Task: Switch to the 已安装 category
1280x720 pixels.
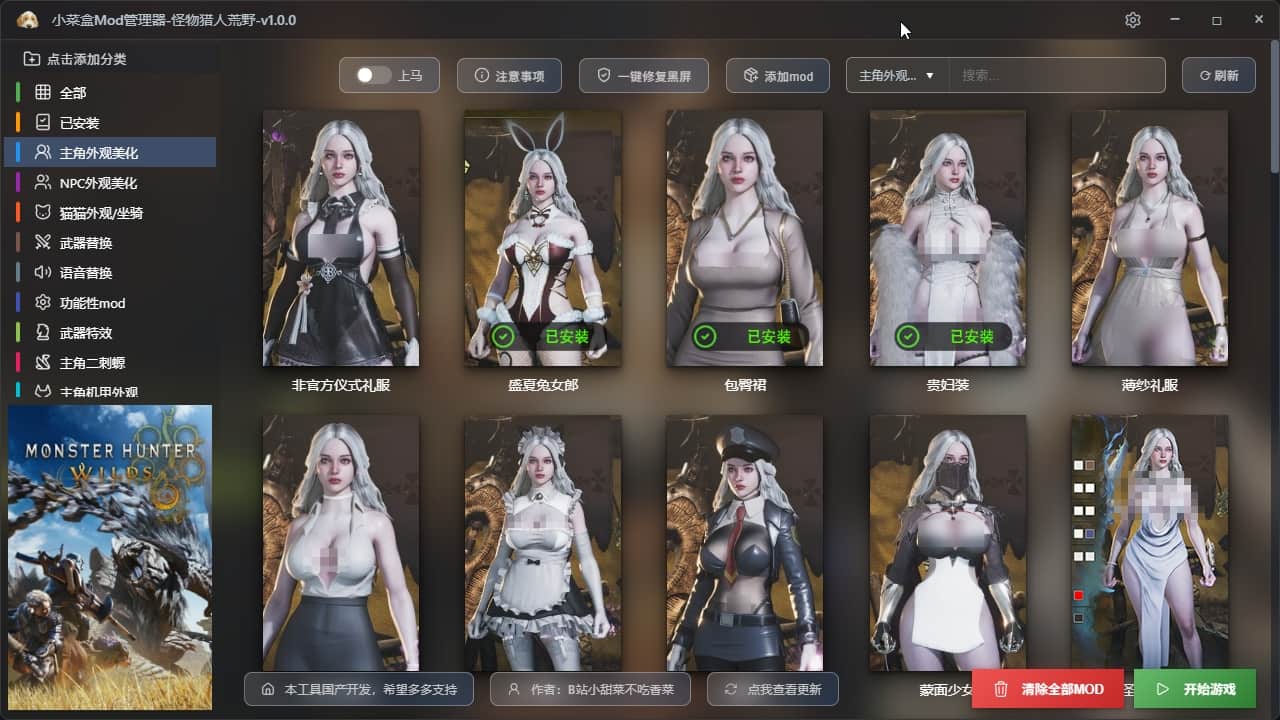Action: tap(79, 123)
